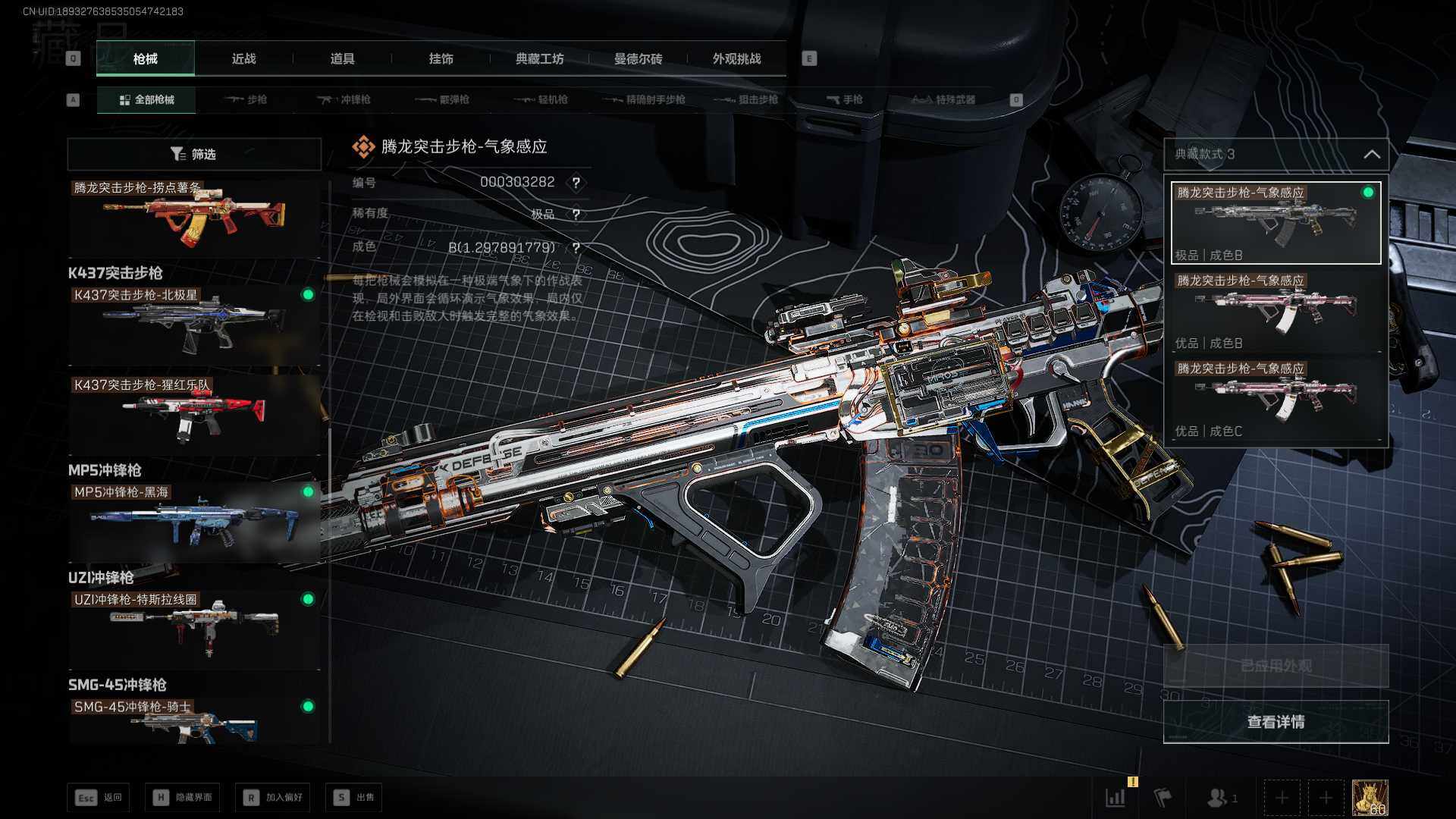This screenshot has height=819, width=1456.
Task: Click the question mark beside 稀有度
Action: (x=576, y=215)
